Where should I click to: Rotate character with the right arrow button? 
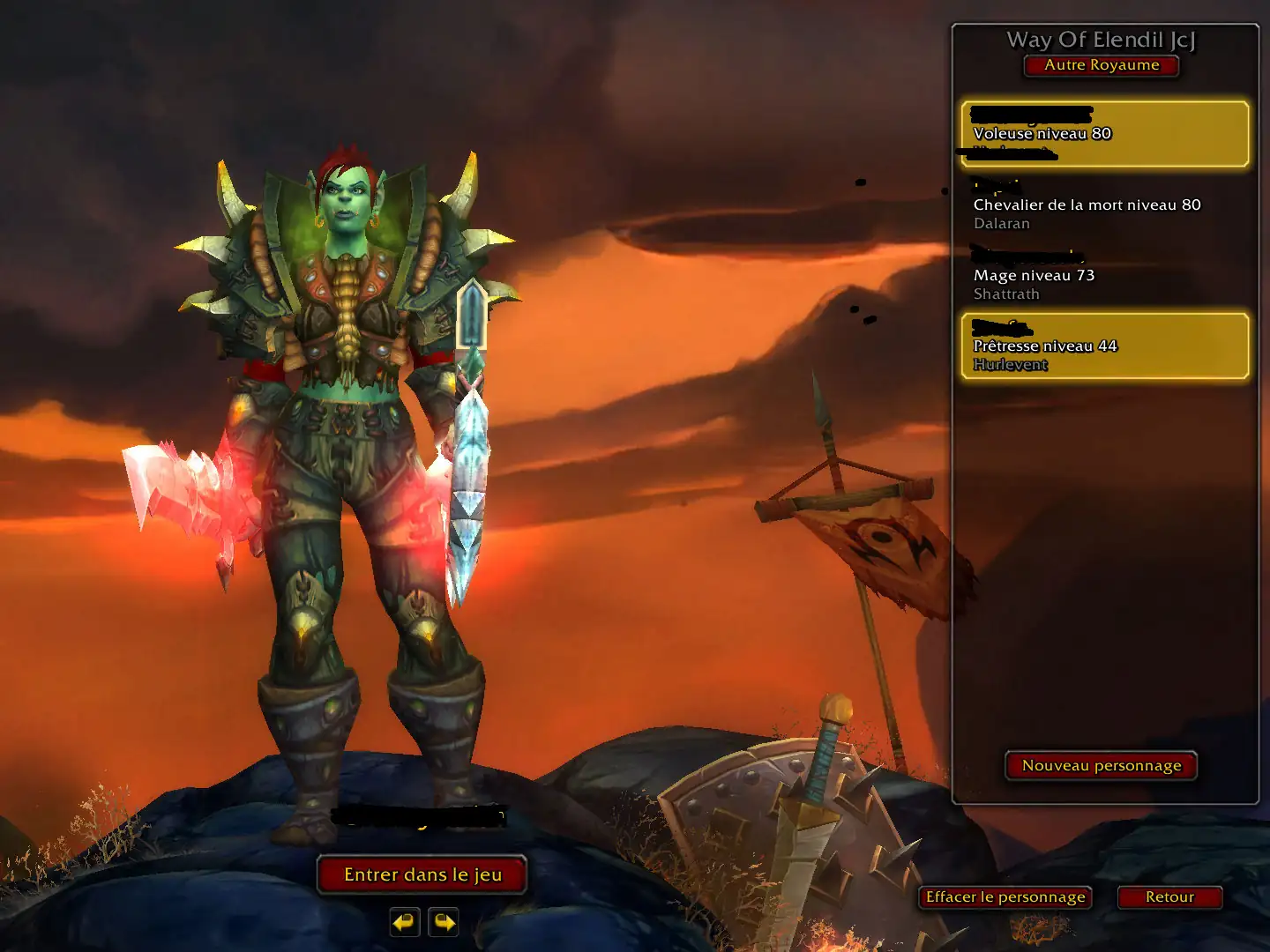(x=444, y=922)
